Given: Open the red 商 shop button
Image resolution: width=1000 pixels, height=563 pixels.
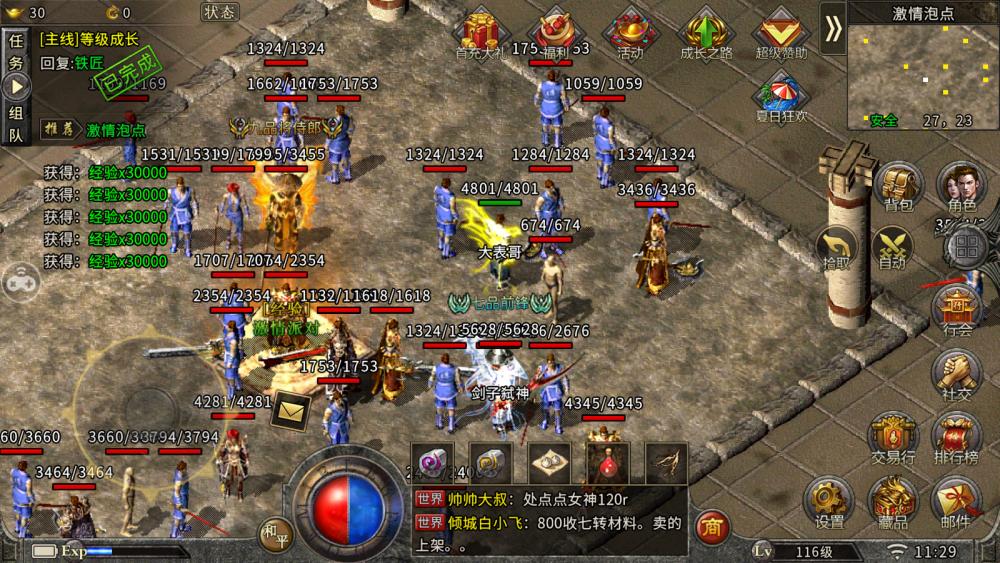Looking at the screenshot, I should tap(711, 525).
